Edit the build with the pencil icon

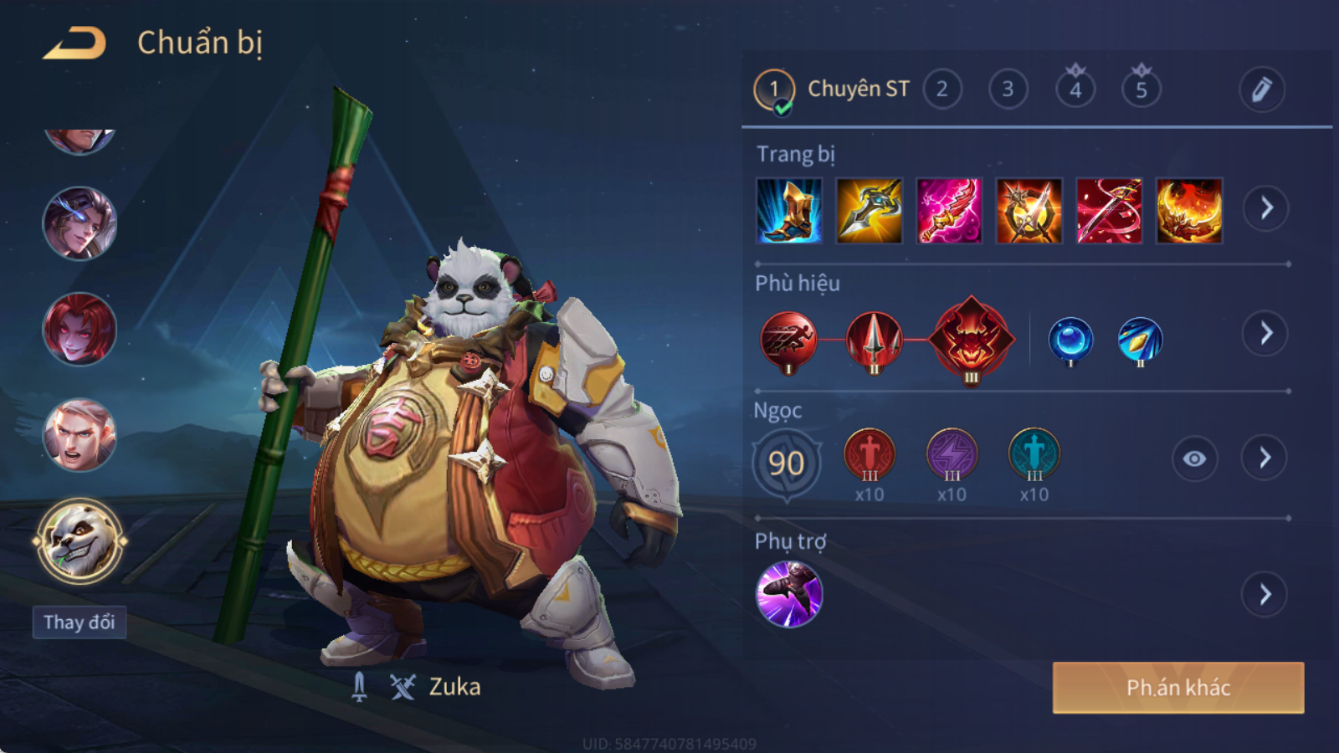click(1262, 90)
